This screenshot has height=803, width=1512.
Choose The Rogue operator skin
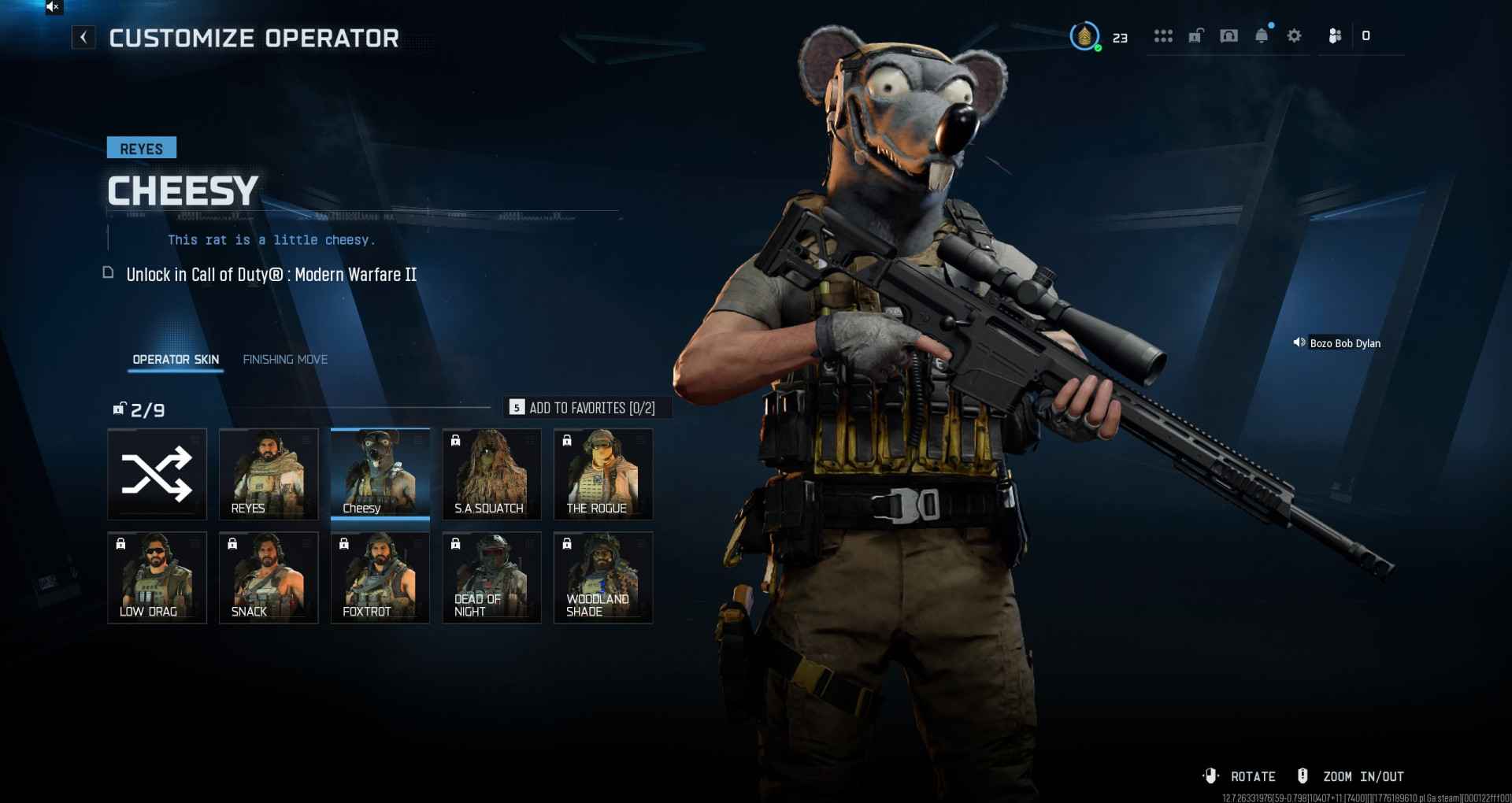pos(603,474)
